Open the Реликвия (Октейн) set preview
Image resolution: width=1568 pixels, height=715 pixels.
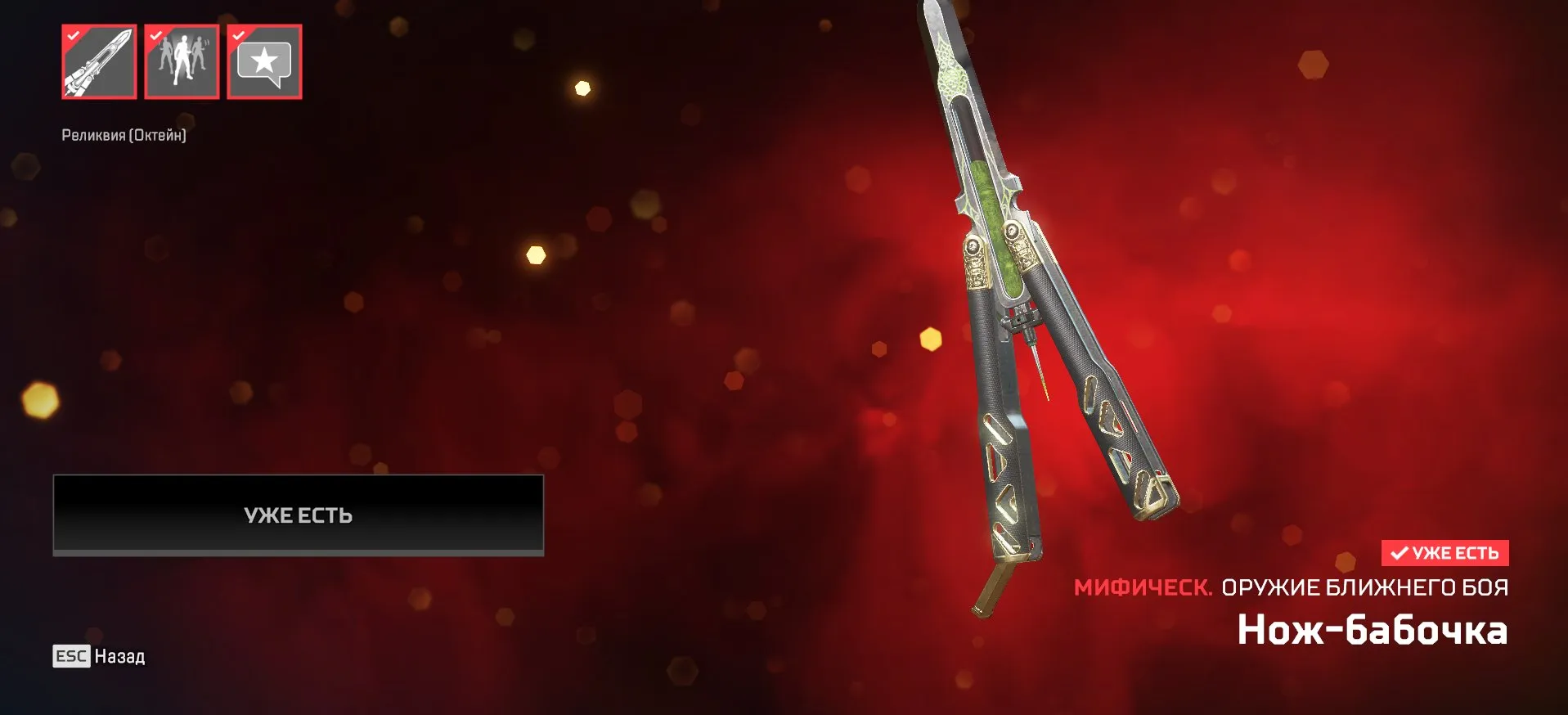coord(125,134)
